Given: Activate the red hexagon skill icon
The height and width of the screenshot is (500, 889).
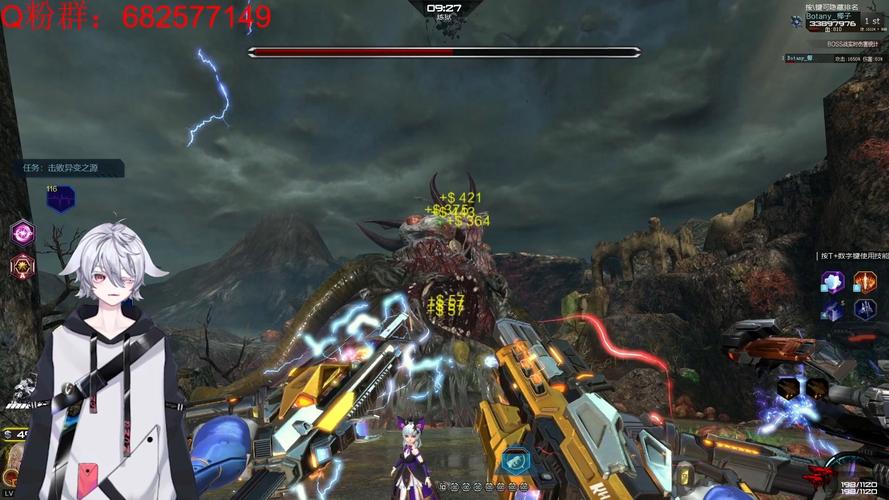Looking at the screenshot, I should click(x=22, y=266).
